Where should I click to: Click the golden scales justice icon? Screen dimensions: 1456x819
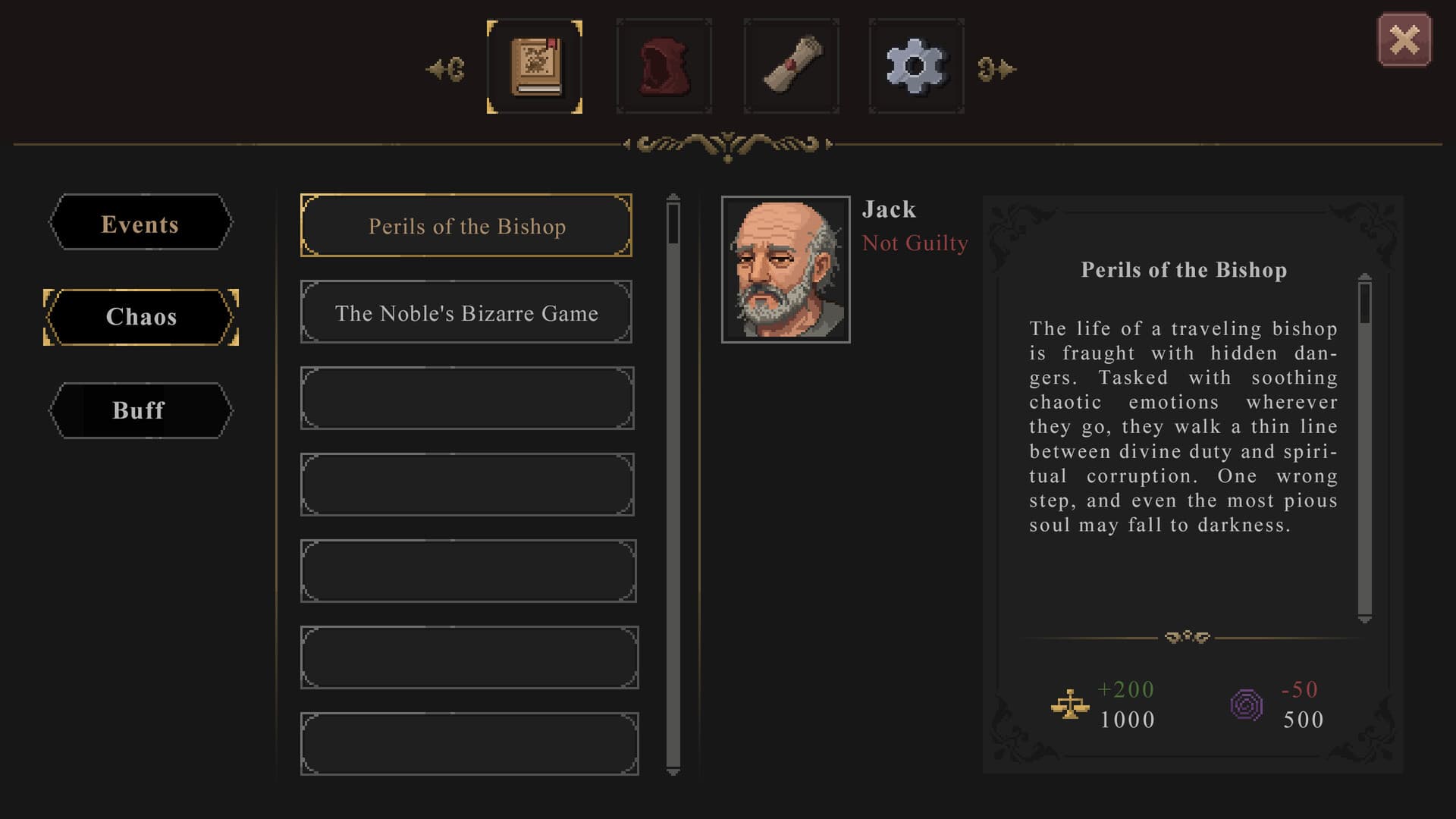[x=1070, y=704]
